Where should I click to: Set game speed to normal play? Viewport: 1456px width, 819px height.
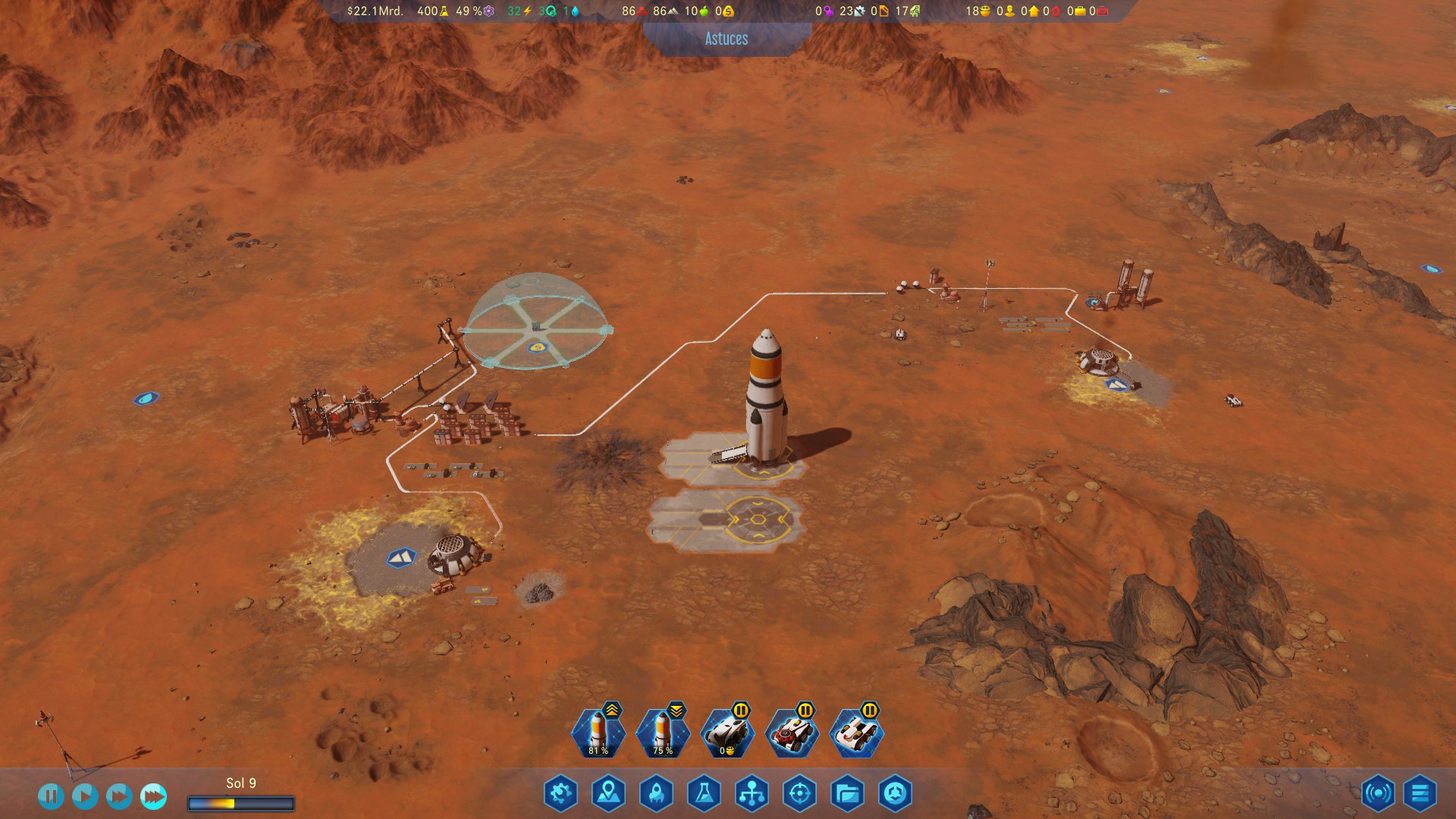tap(85, 795)
